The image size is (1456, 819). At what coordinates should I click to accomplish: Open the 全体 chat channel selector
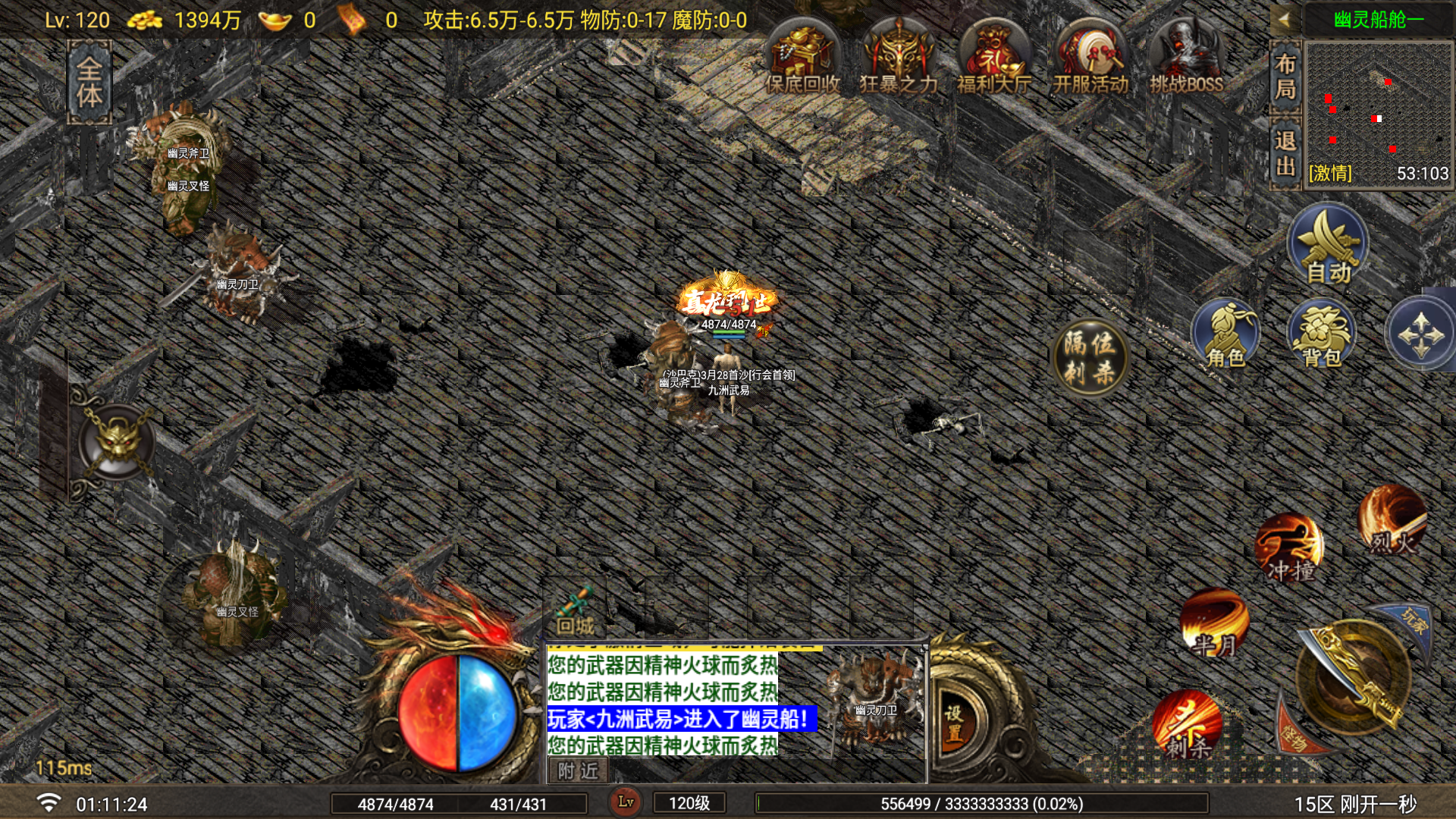[89, 76]
